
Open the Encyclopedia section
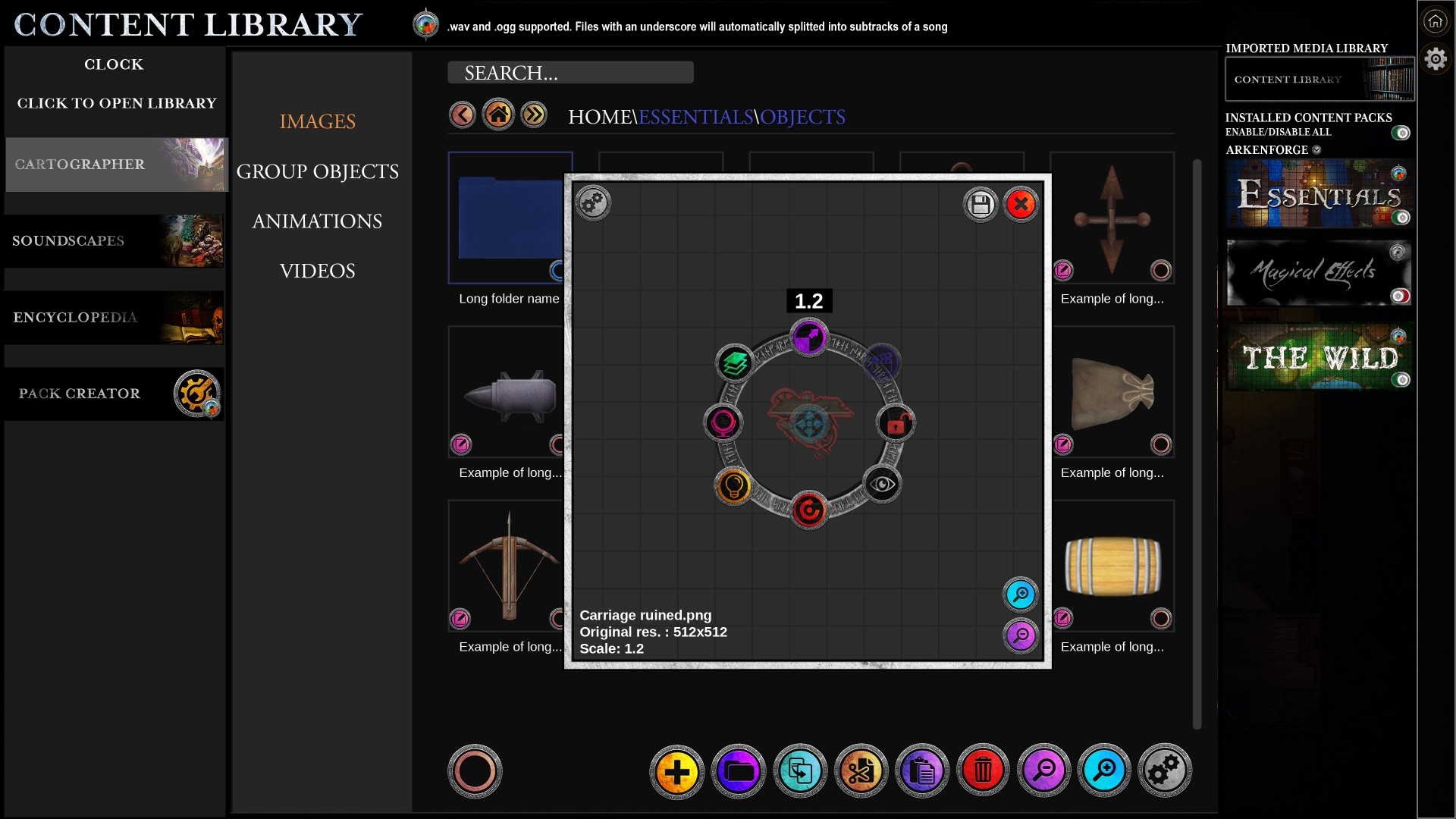115,318
